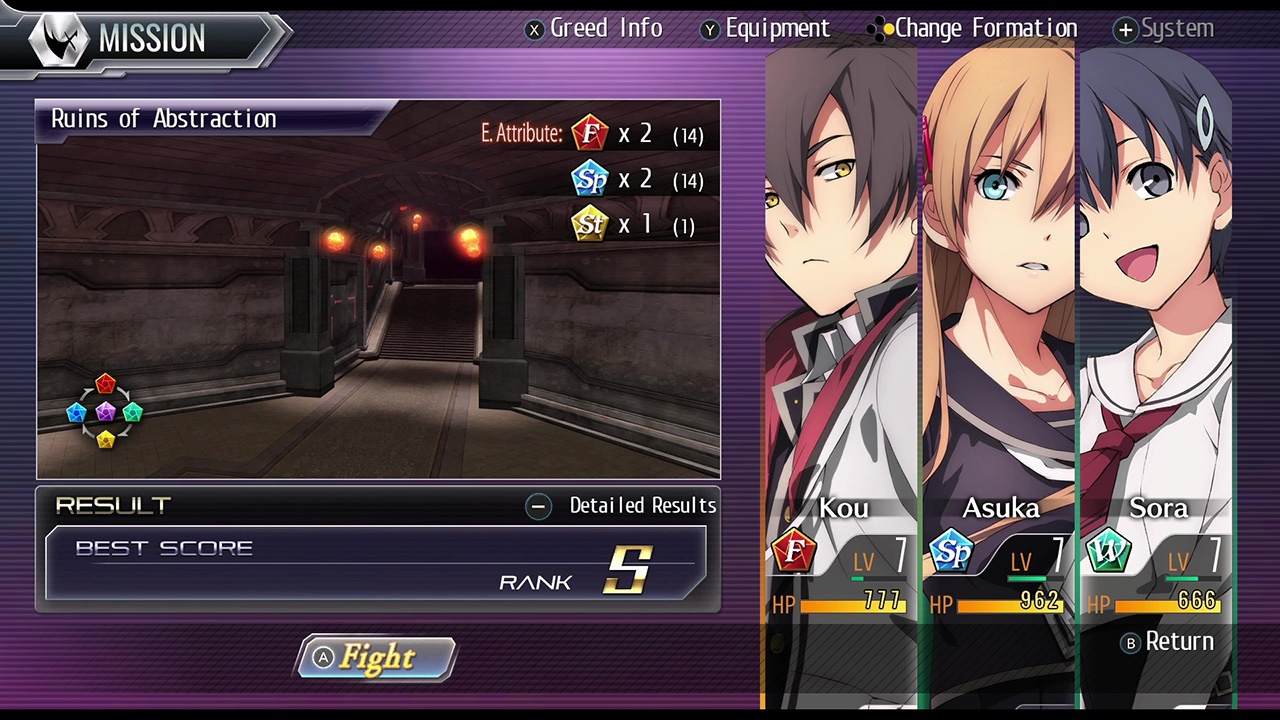1280x720 pixels.
Task: Toggle the X button for Greed Info
Action: 534,29
